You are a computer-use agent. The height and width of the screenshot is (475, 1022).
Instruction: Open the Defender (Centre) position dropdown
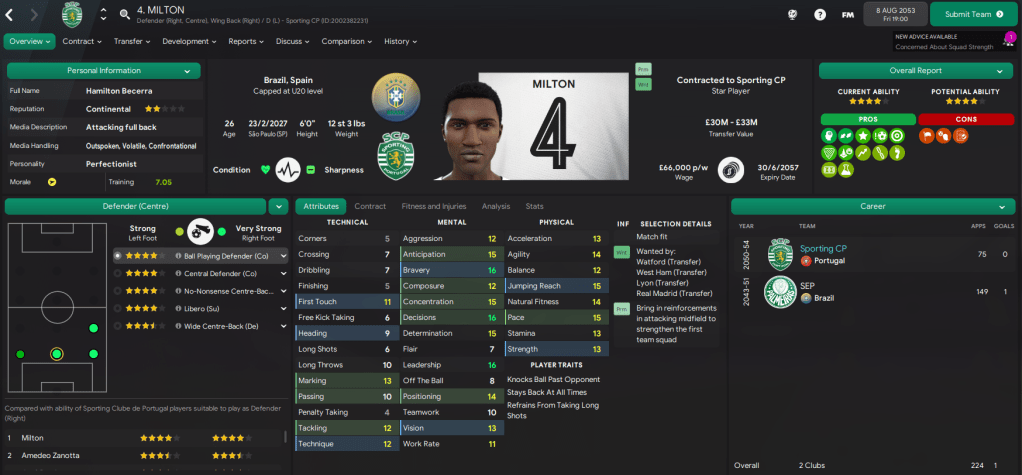(278, 206)
